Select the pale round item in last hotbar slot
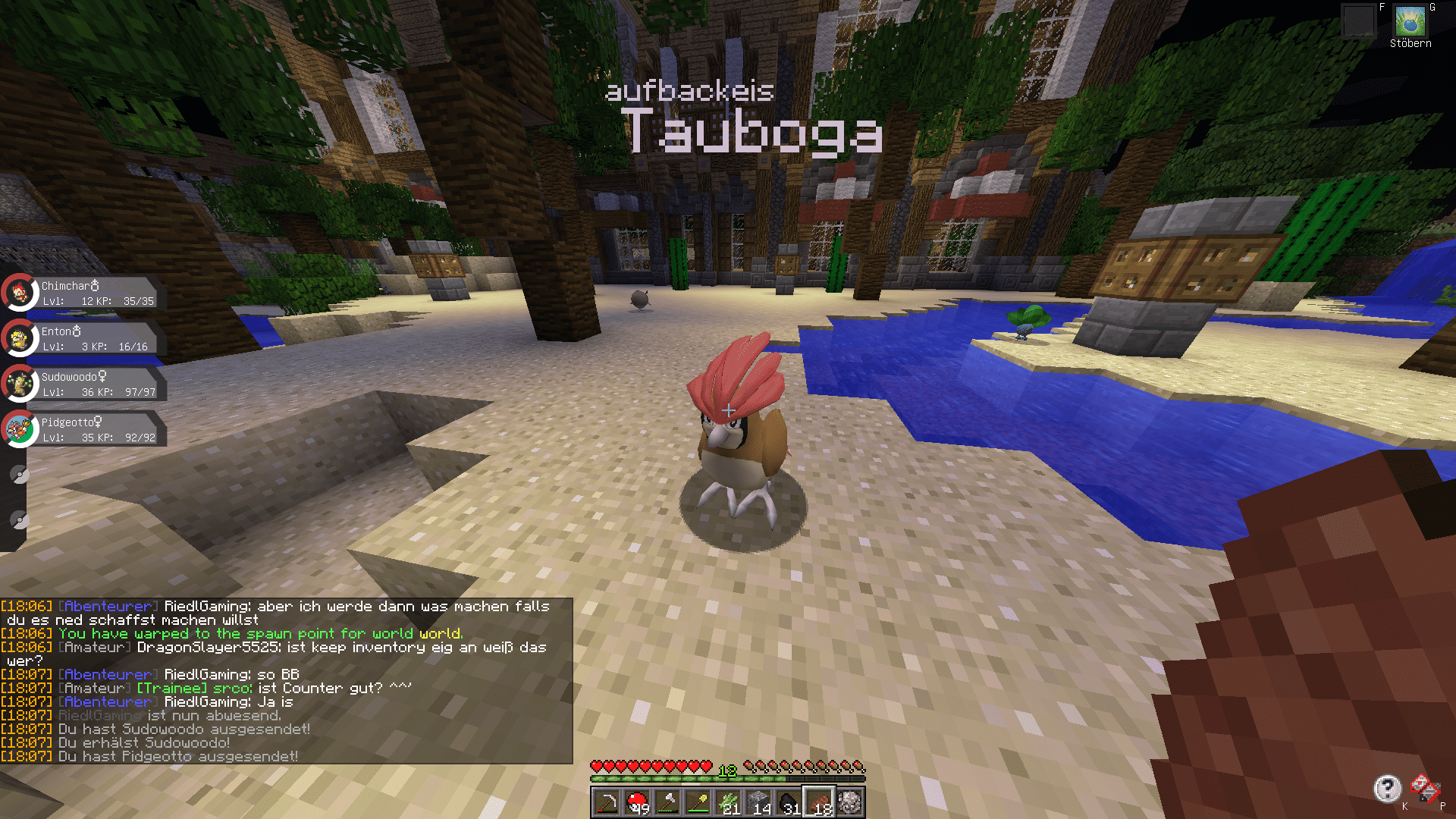Viewport: 1456px width, 819px height. coord(849,803)
